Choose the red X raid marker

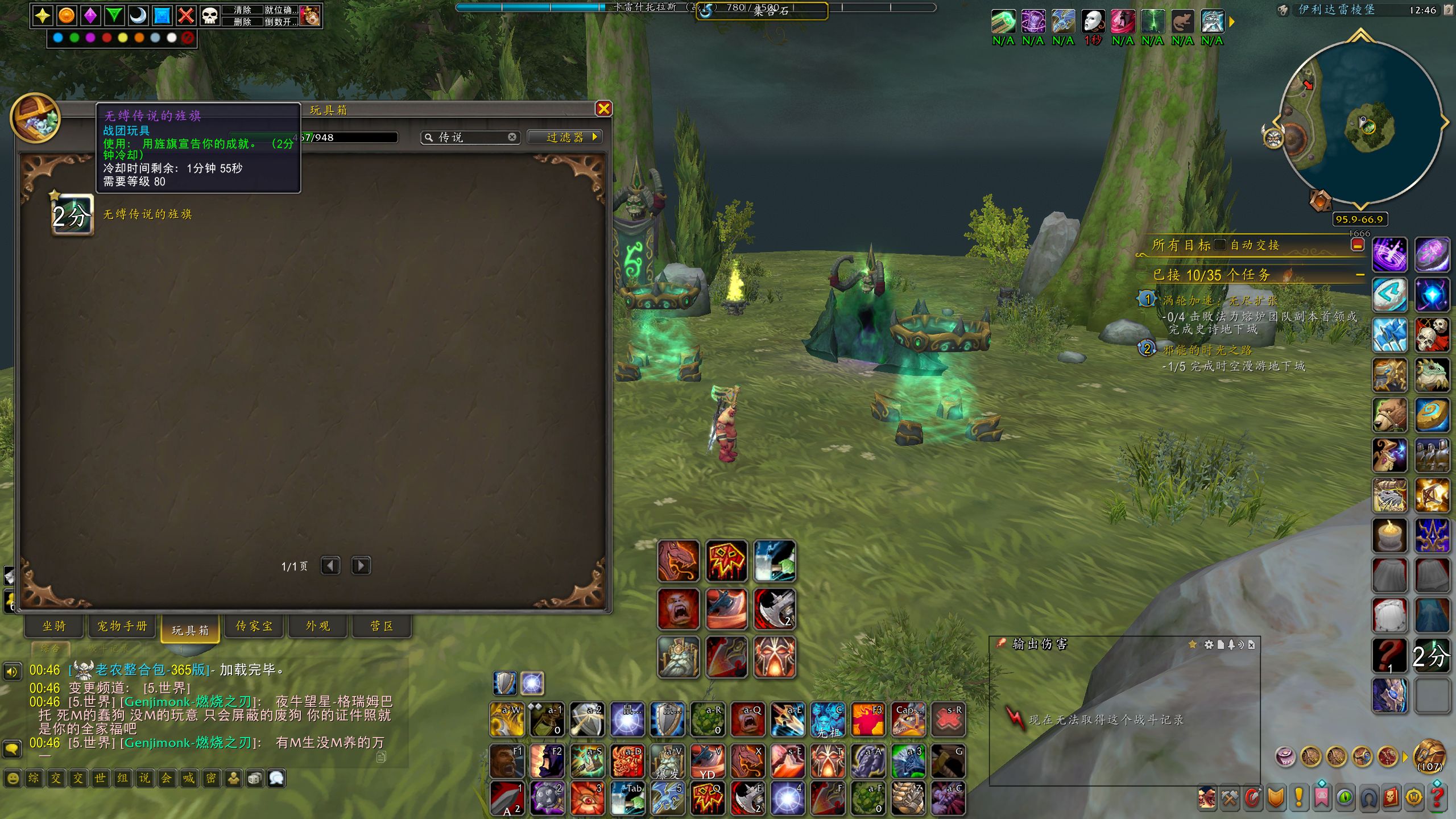[x=186, y=15]
